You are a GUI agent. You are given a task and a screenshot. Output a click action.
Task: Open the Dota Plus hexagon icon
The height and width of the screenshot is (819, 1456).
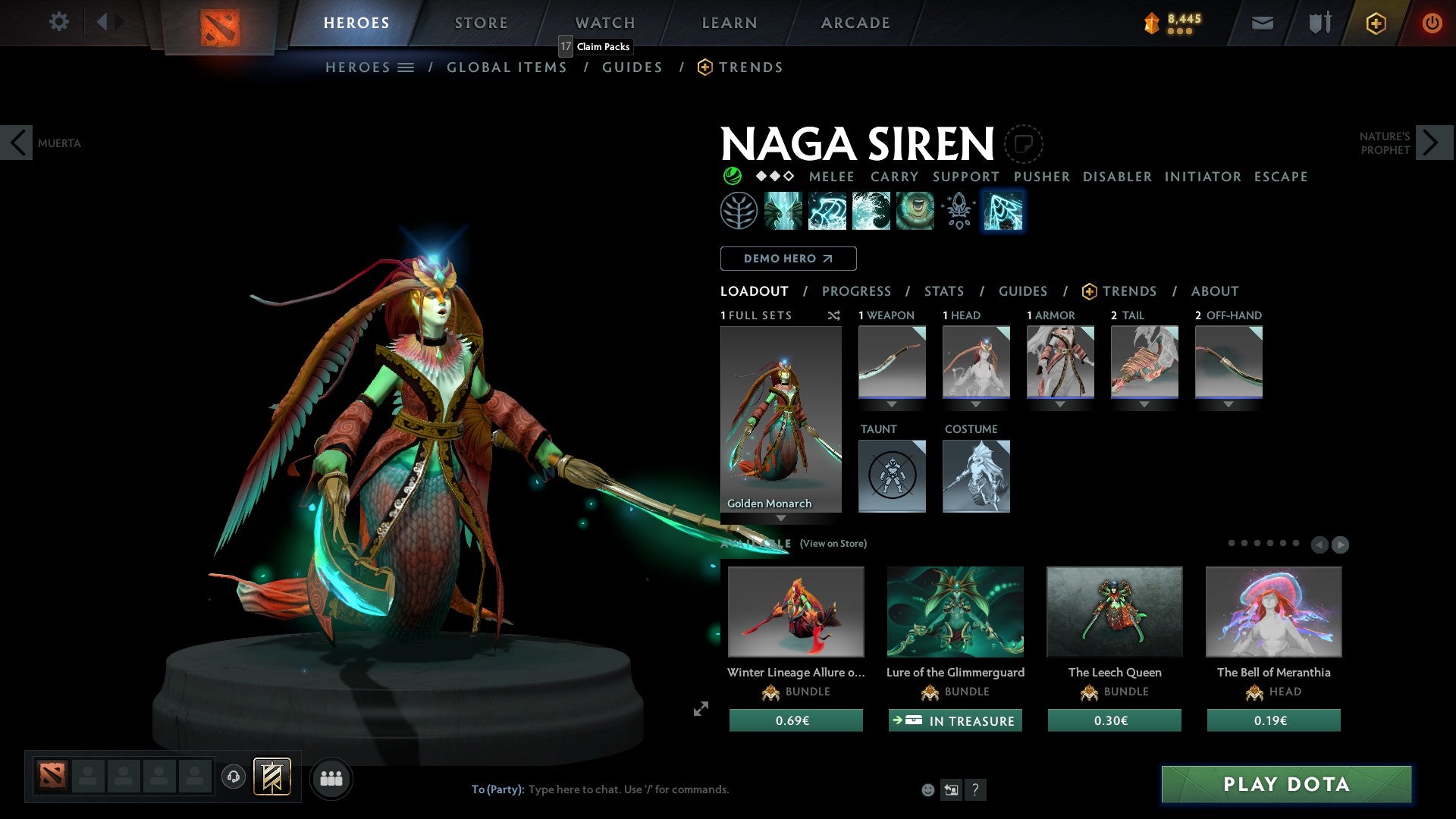pos(1376,23)
